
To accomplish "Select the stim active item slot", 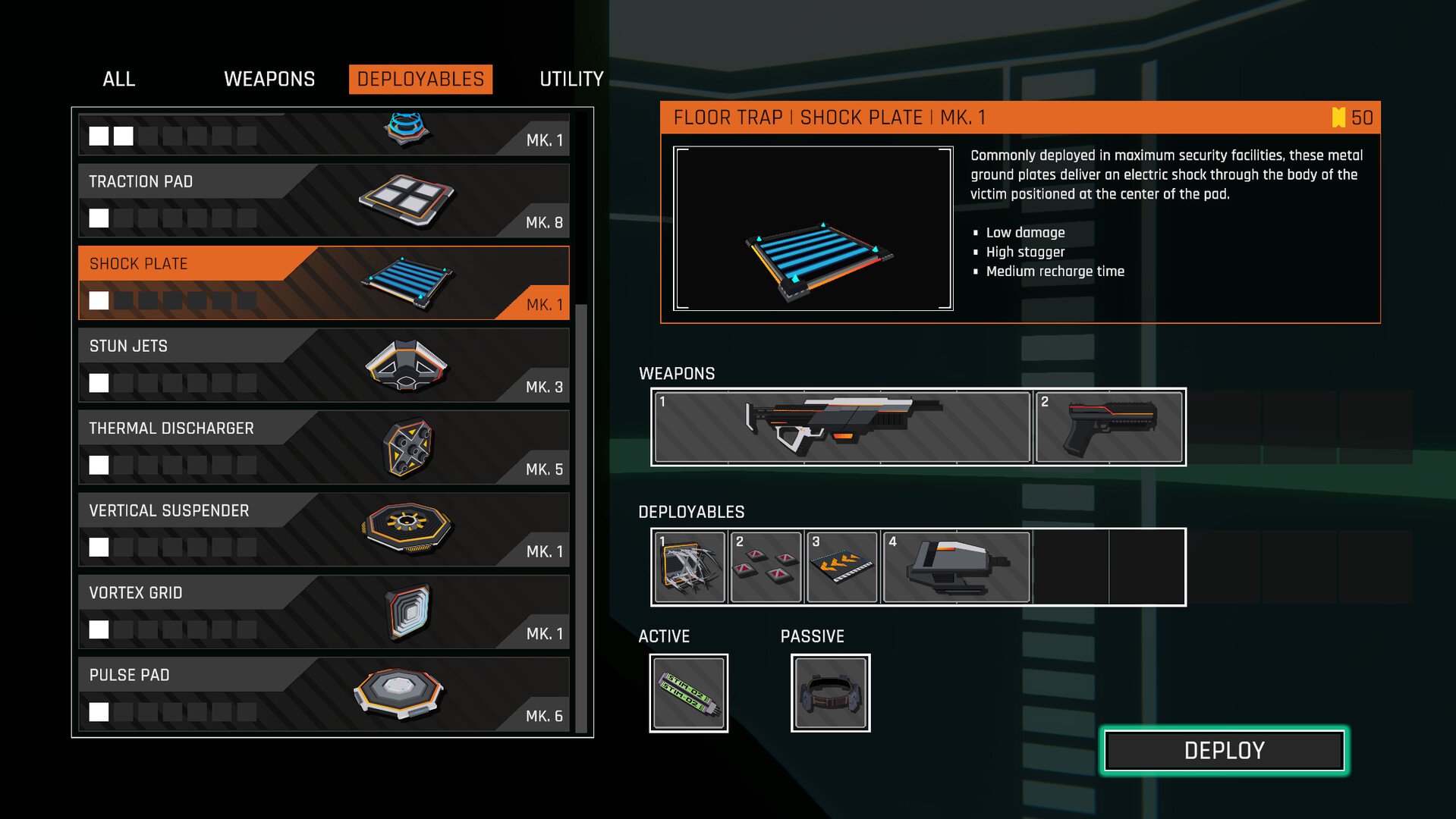I will 688,693.
